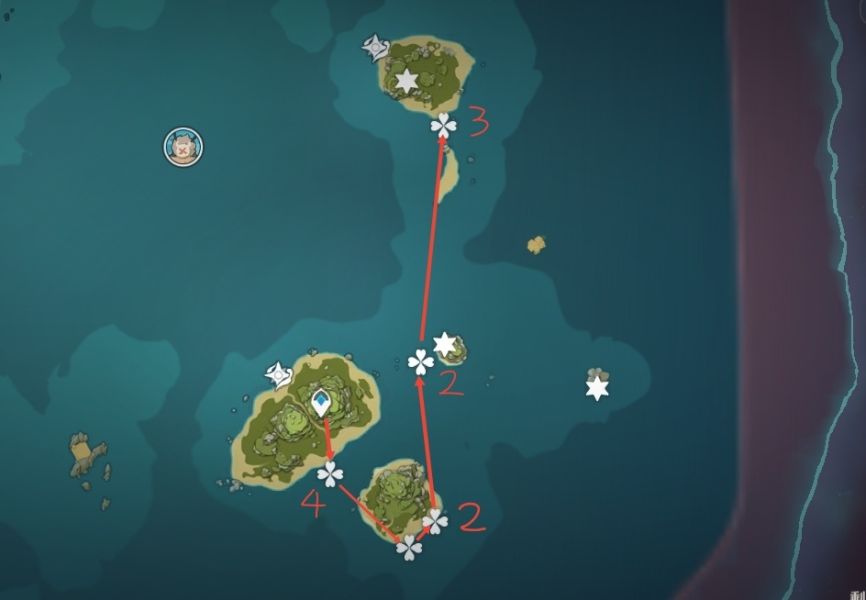The image size is (866, 600).
Task: Select the boar boss map marker
Action: click(183, 146)
